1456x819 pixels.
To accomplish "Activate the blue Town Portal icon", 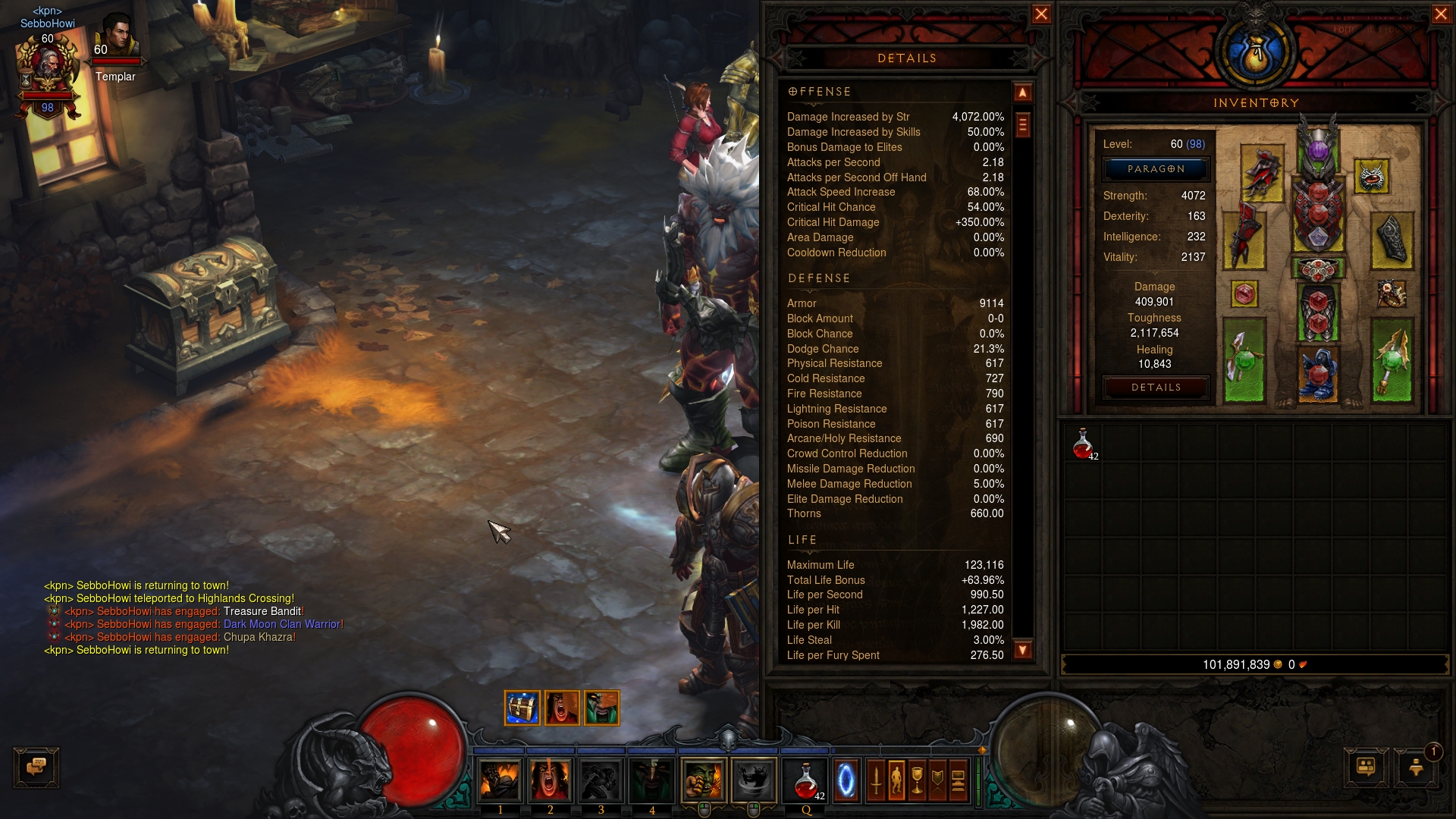I will pyautogui.click(x=846, y=780).
